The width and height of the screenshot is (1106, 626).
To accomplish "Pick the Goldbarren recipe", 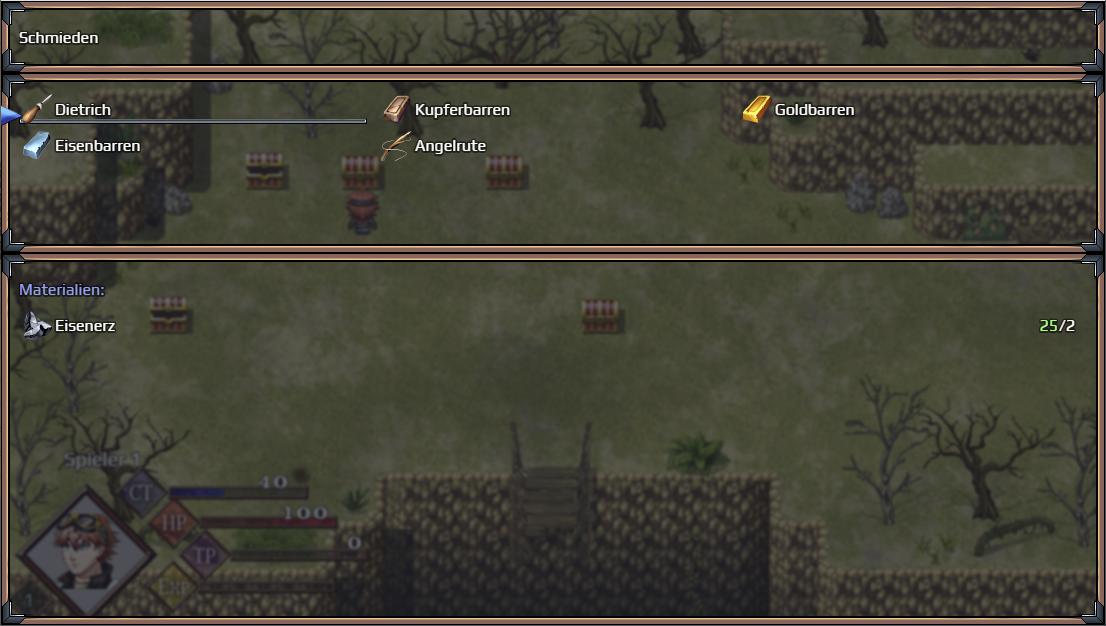I will click(x=813, y=110).
